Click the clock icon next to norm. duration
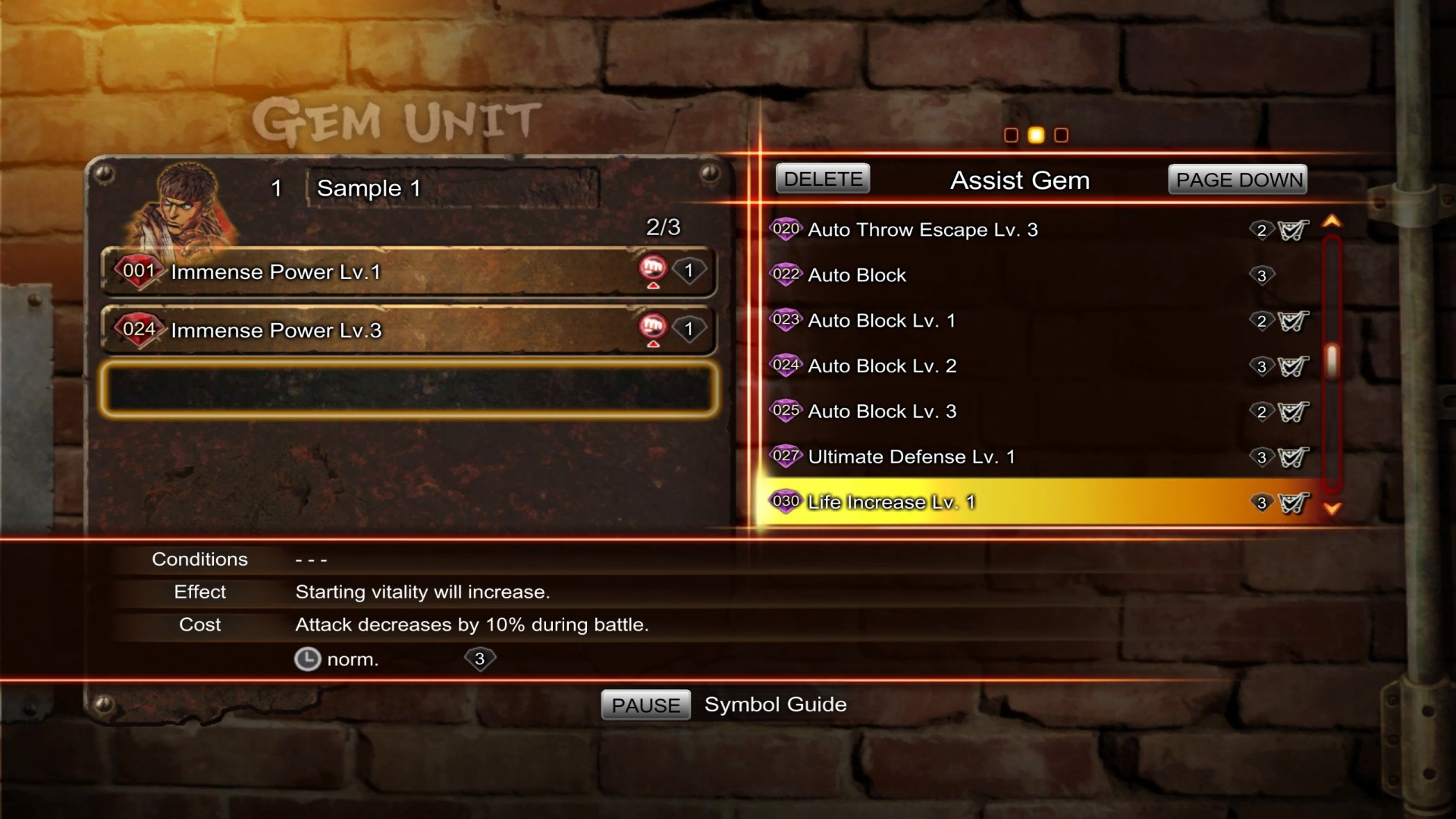The height and width of the screenshot is (819, 1456). click(306, 660)
